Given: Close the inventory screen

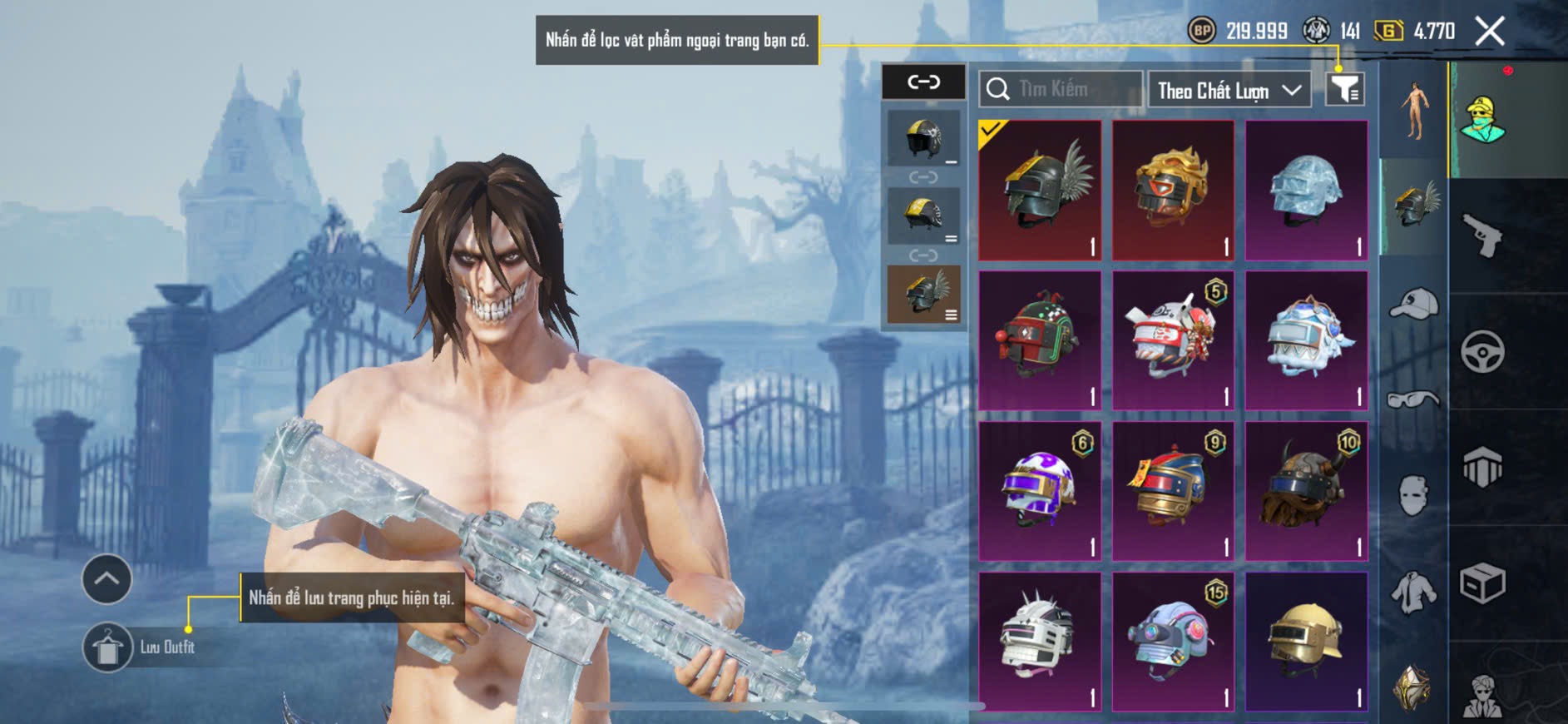Looking at the screenshot, I should (x=1489, y=32).
